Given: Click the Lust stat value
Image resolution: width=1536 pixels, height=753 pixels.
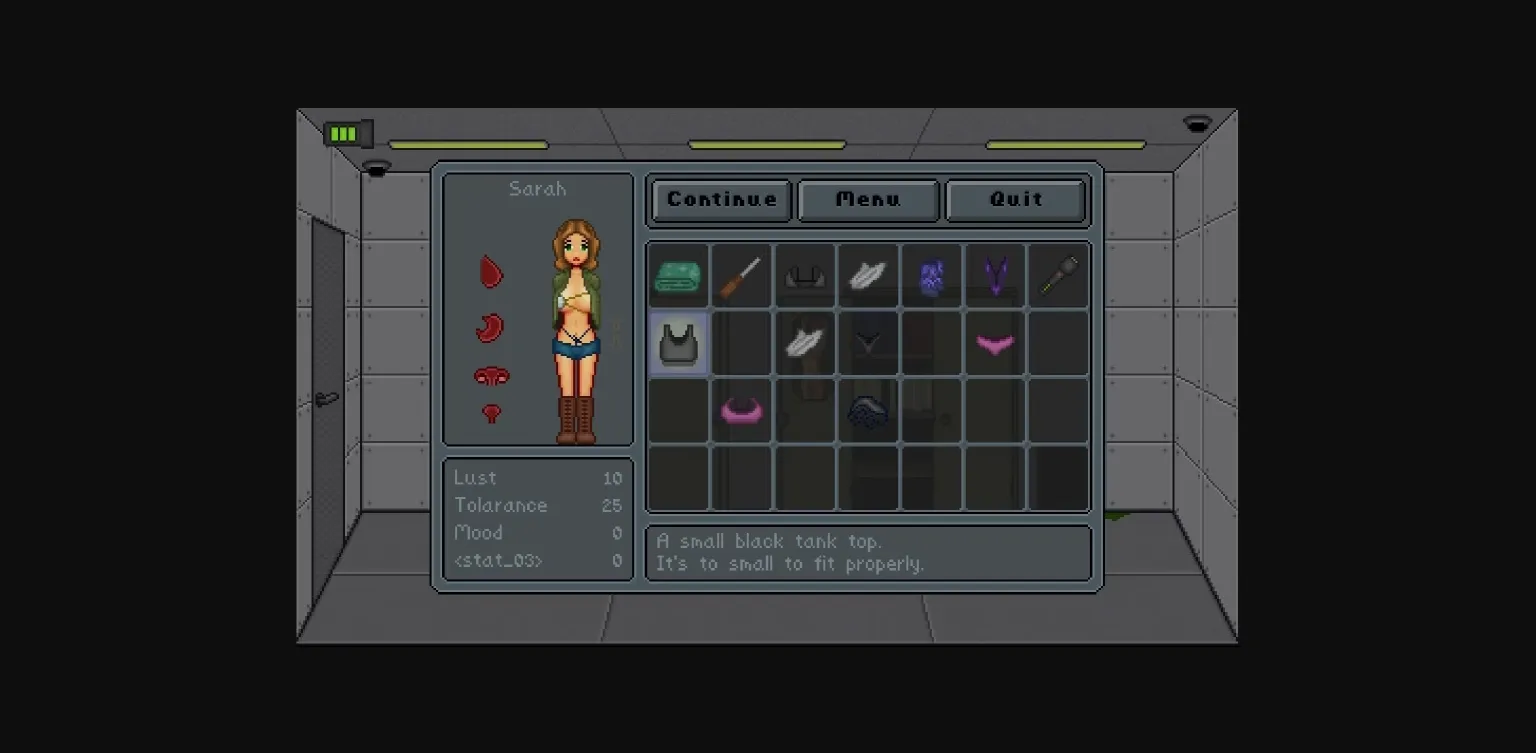Looking at the screenshot, I should point(613,478).
